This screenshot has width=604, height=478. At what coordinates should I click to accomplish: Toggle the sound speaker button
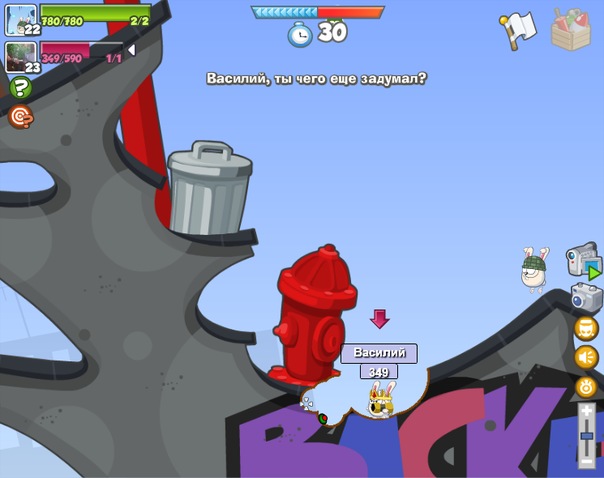[586, 357]
